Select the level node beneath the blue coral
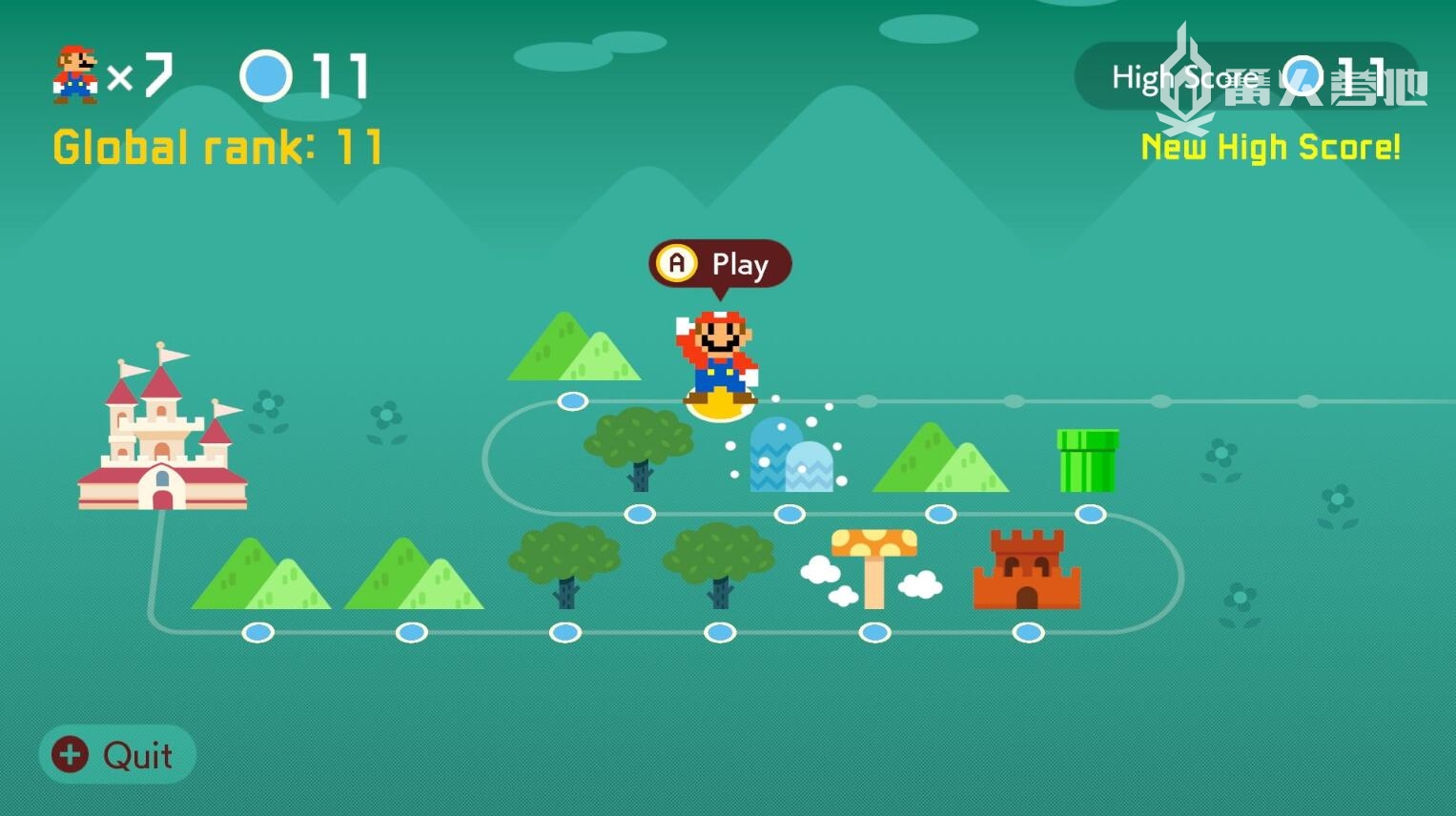The image size is (1456, 816). coord(790,515)
